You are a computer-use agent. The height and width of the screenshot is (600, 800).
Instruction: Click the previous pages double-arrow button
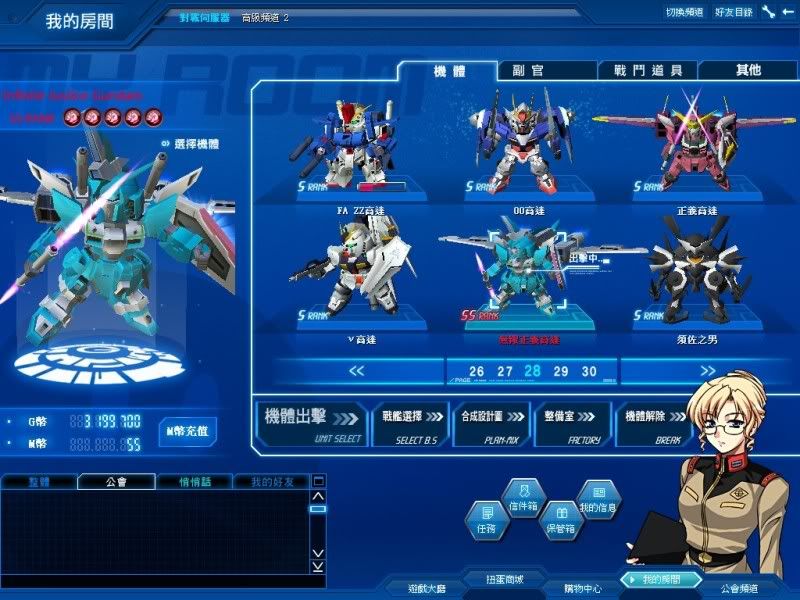[357, 372]
